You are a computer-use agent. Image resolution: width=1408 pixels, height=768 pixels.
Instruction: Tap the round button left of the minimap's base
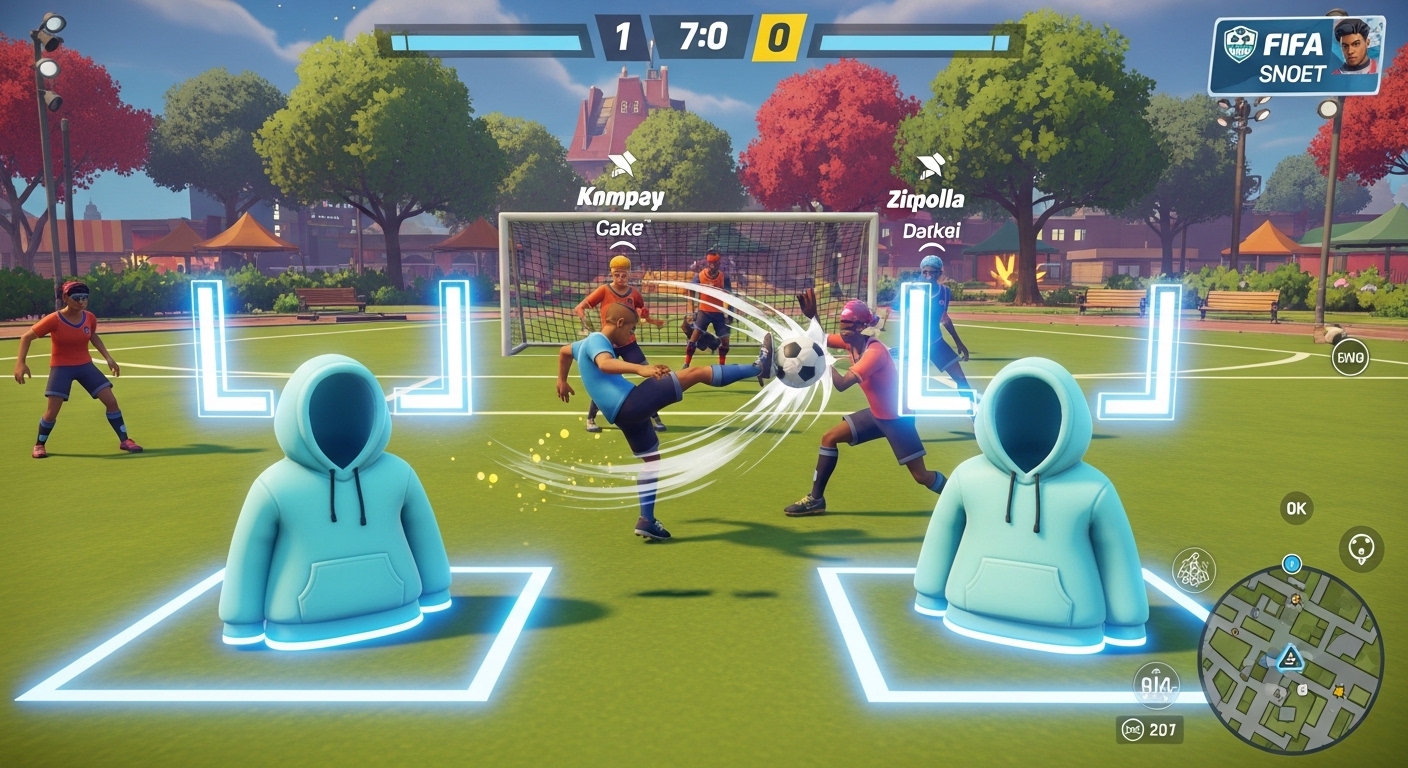coord(1158,684)
